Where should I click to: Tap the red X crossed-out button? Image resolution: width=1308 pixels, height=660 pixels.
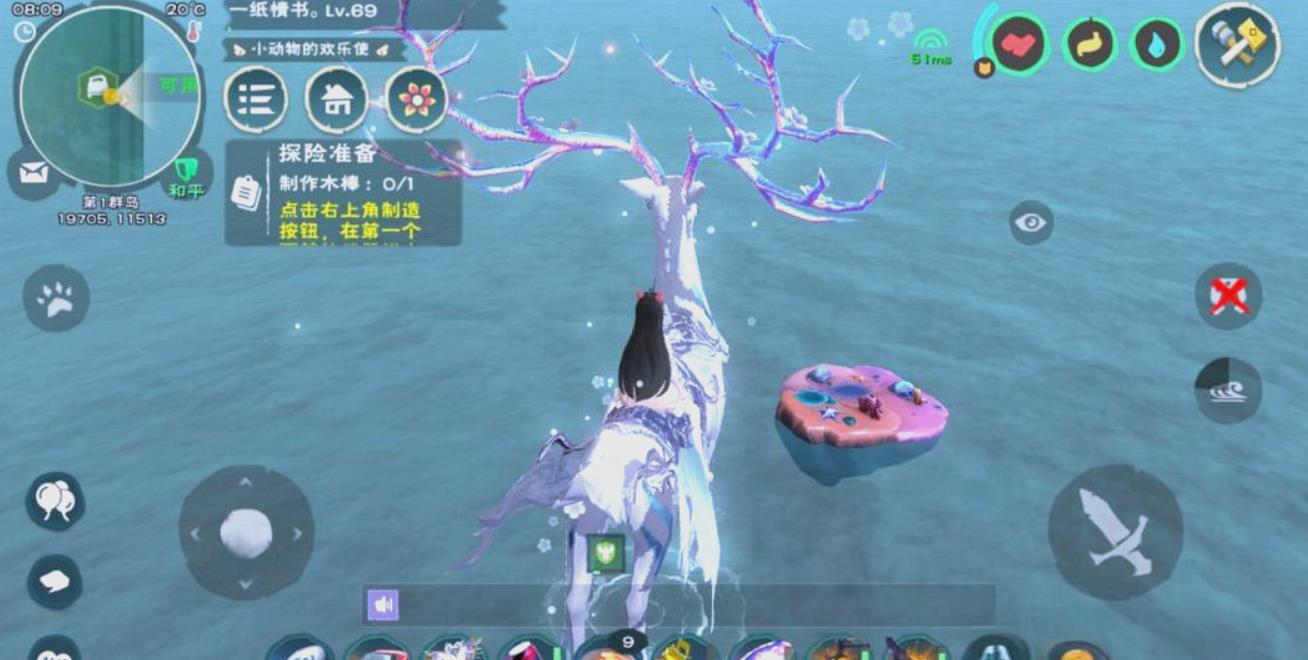[1228, 296]
